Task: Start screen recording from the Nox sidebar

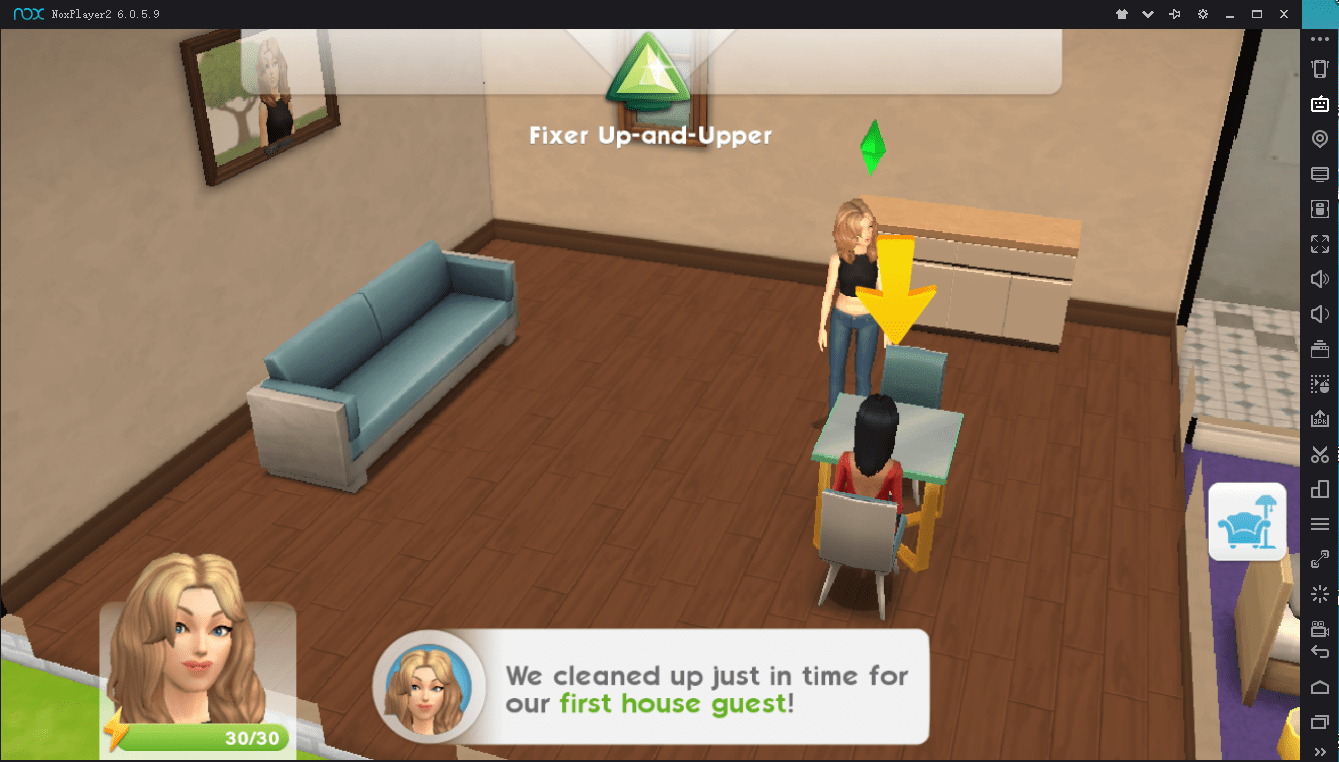Action: [x=1320, y=628]
